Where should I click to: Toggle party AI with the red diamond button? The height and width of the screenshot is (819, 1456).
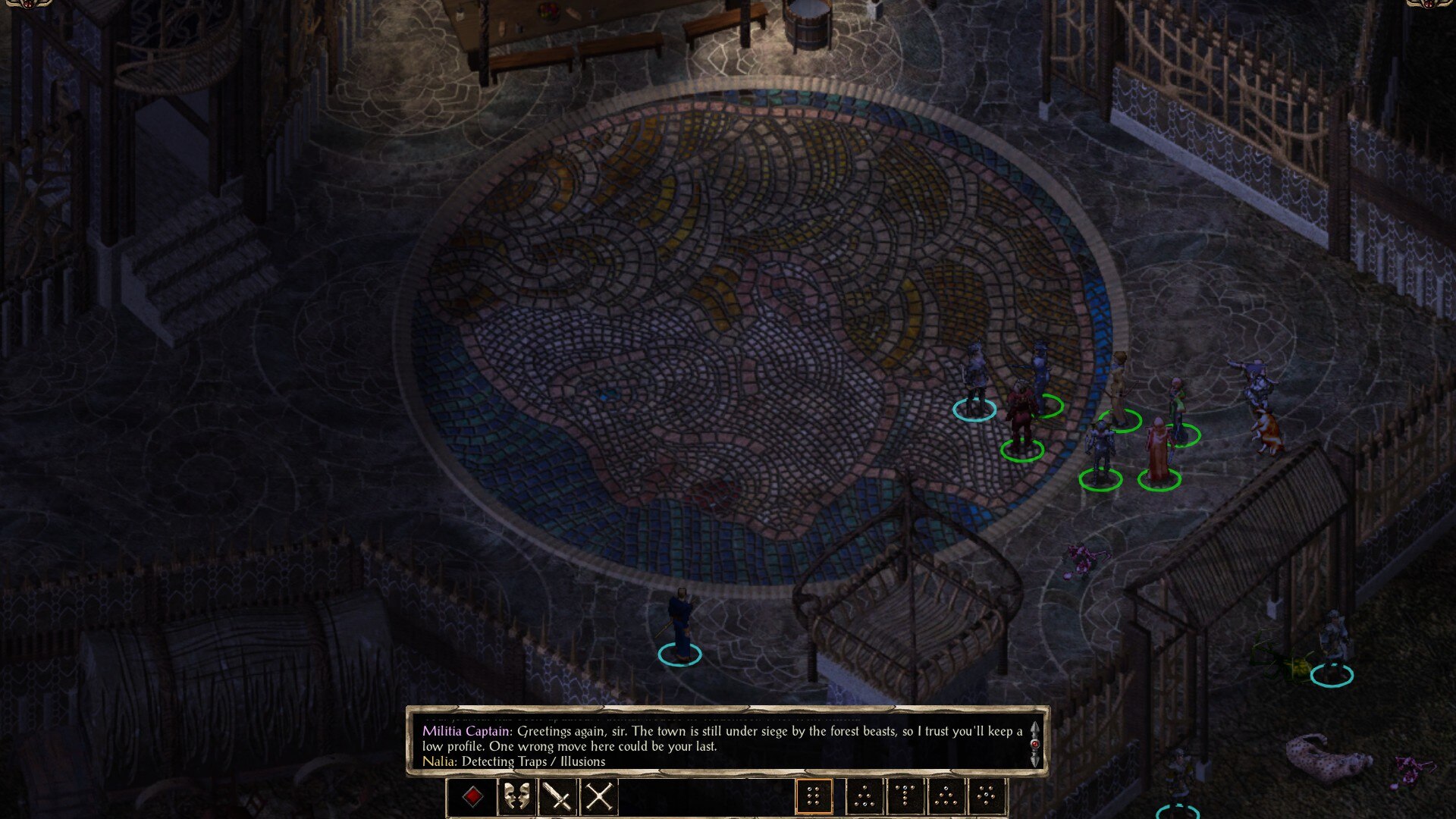(x=472, y=795)
